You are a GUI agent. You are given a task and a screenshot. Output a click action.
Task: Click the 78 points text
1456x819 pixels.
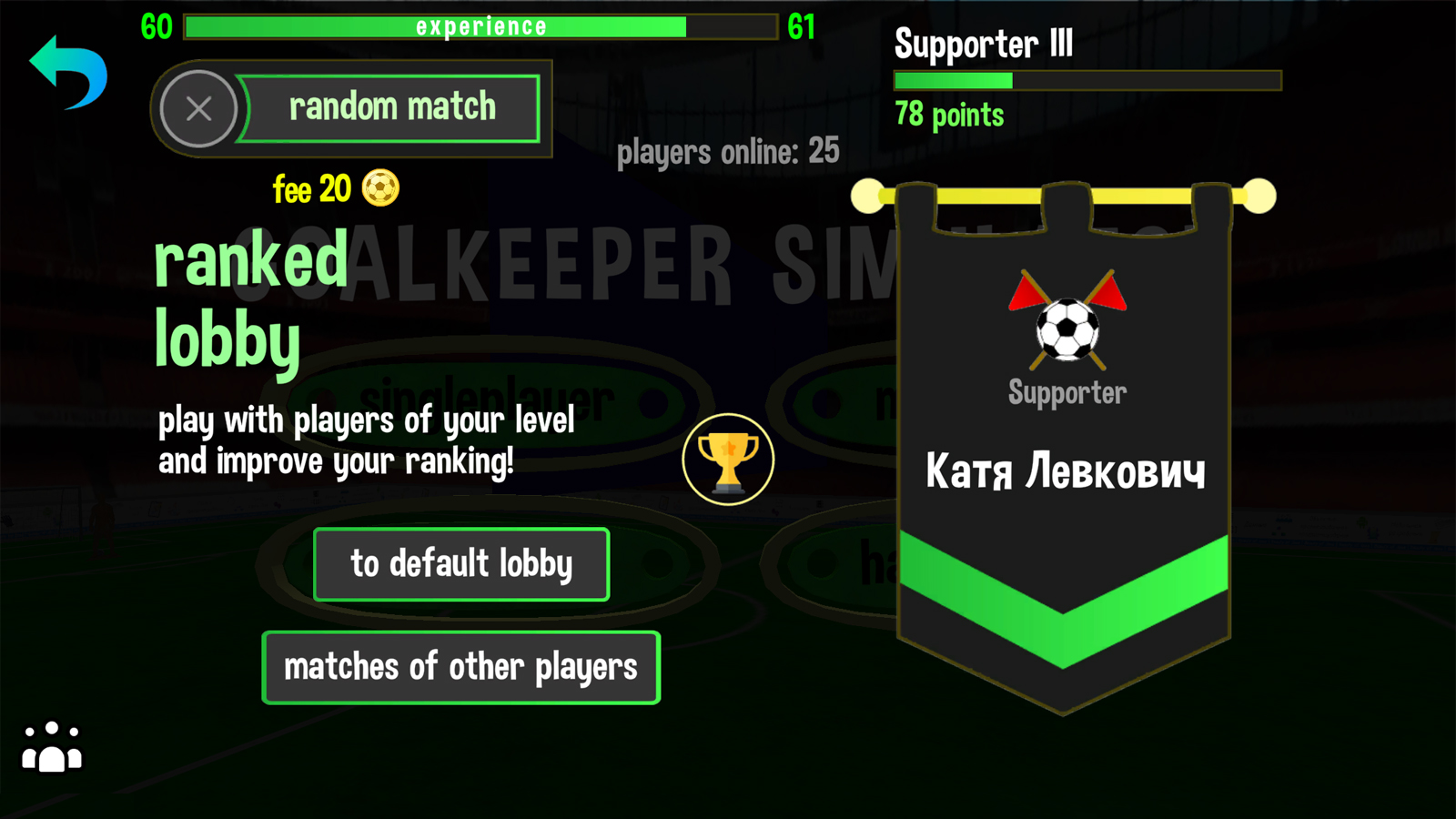click(x=949, y=115)
